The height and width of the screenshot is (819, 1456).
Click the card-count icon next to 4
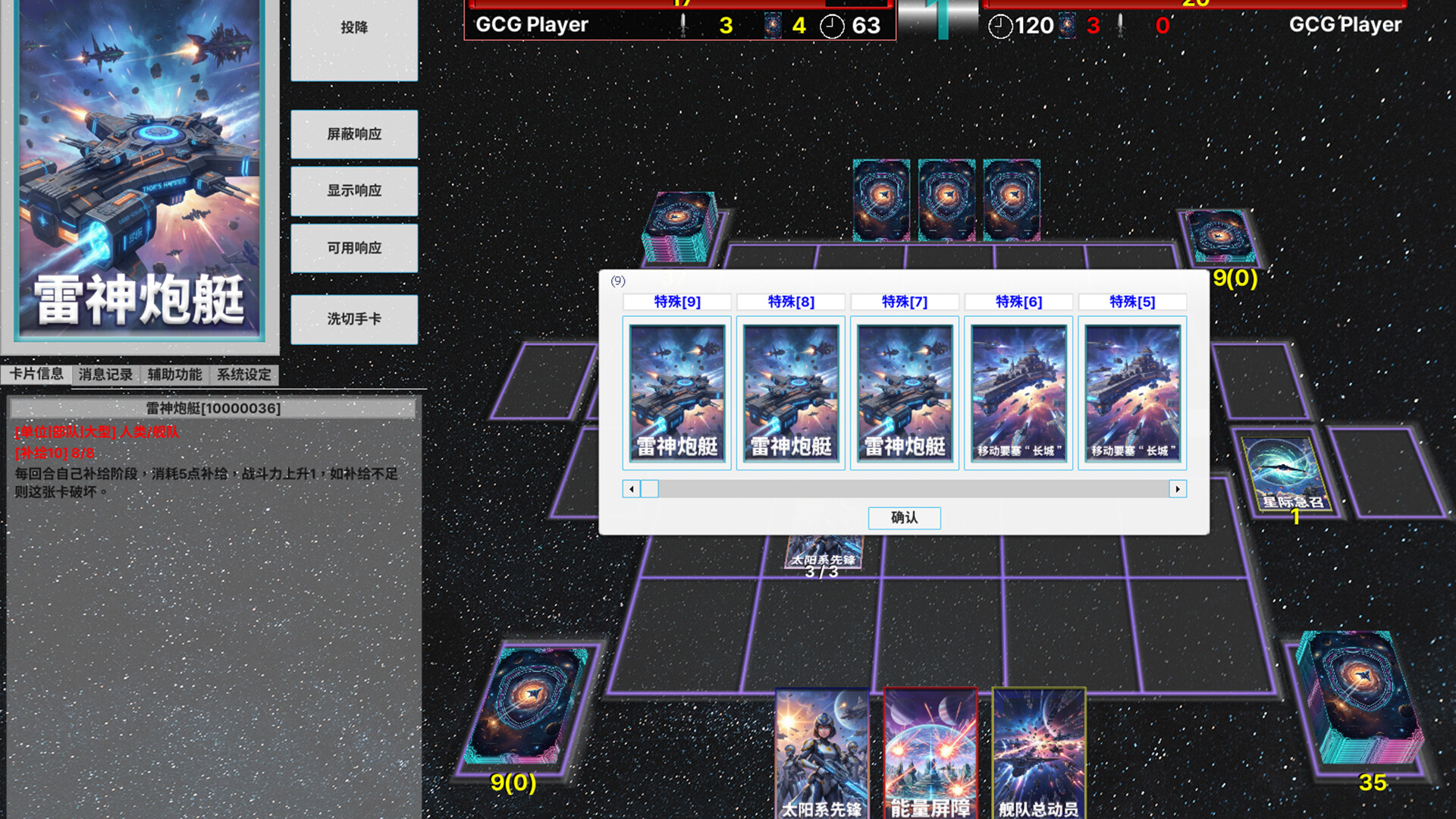click(773, 24)
